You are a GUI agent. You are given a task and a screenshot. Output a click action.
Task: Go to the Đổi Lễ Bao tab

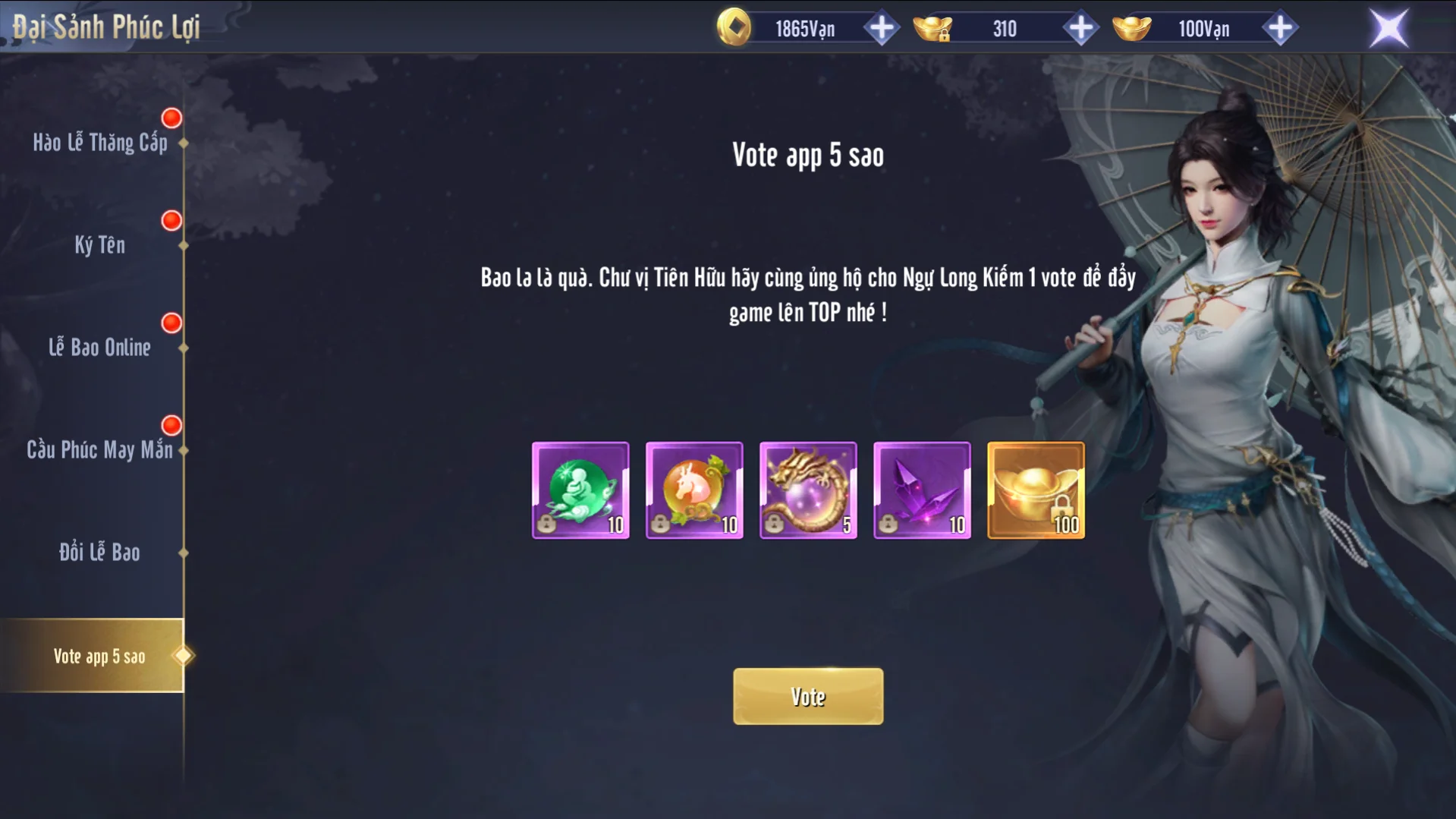(99, 553)
